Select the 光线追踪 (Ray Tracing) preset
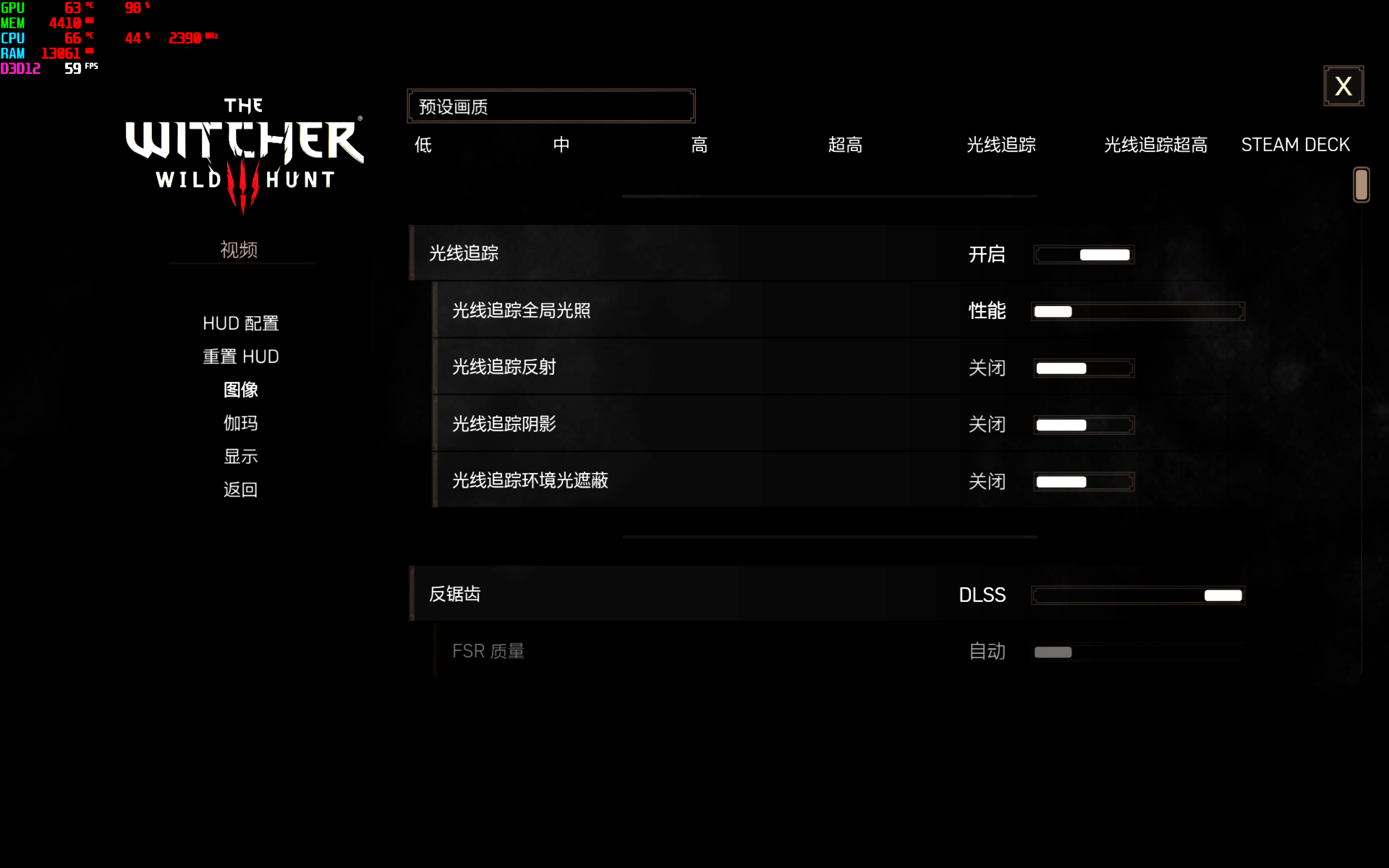The image size is (1389, 868). coord(1000,145)
